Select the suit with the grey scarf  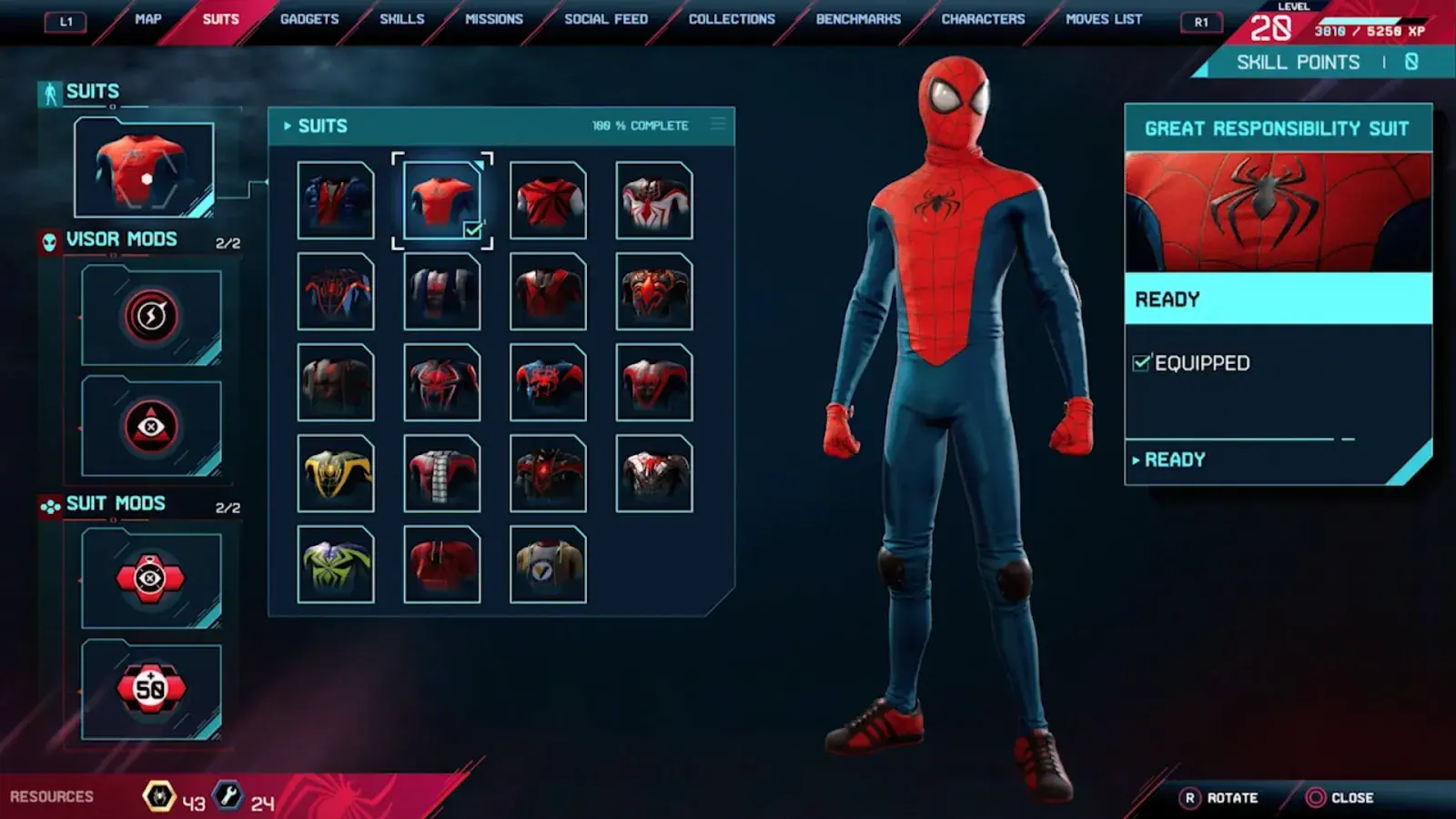click(x=442, y=473)
